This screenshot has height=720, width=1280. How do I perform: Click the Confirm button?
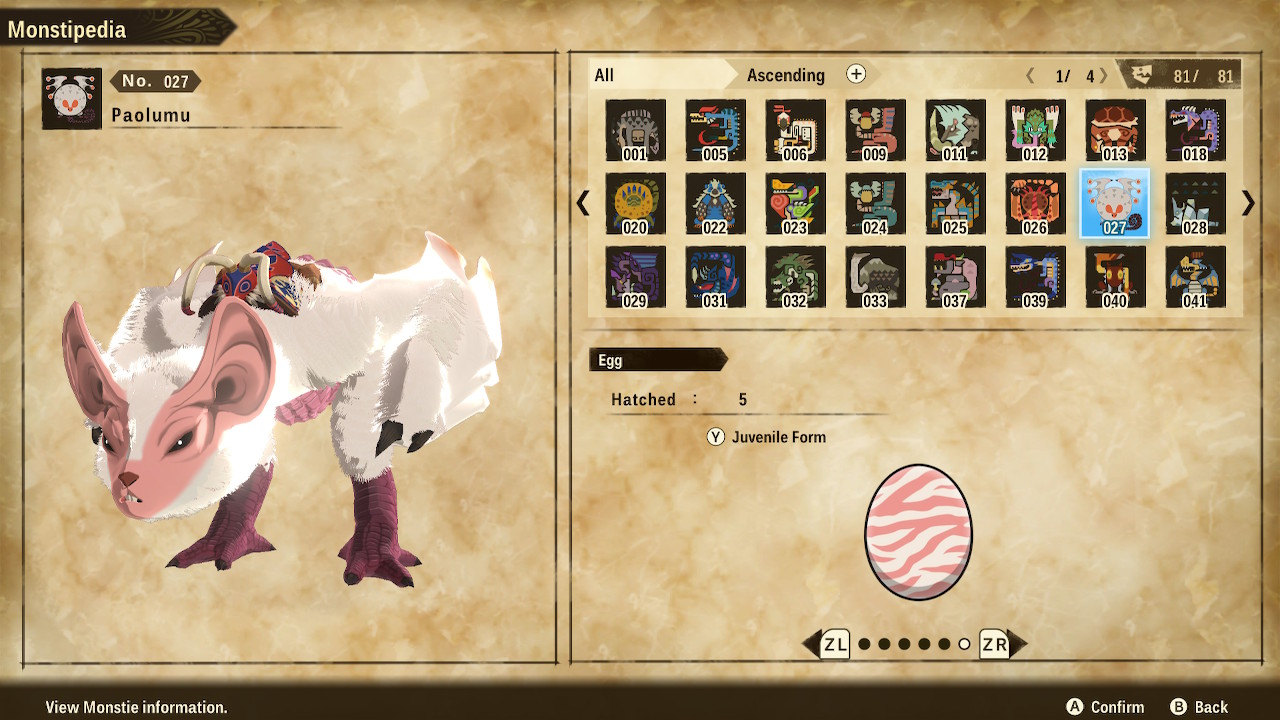(x=1105, y=707)
